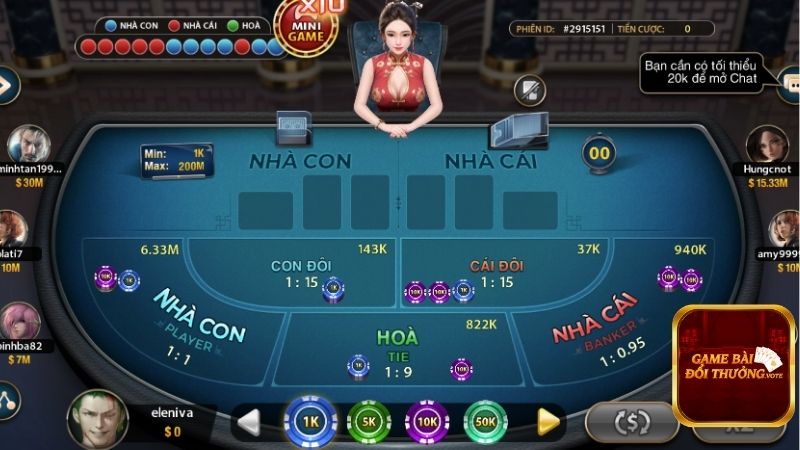Image resolution: width=800 pixels, height=450 pixels.
Task: Show more chip denominations with yellow arrow
Action: coord(548,422)
